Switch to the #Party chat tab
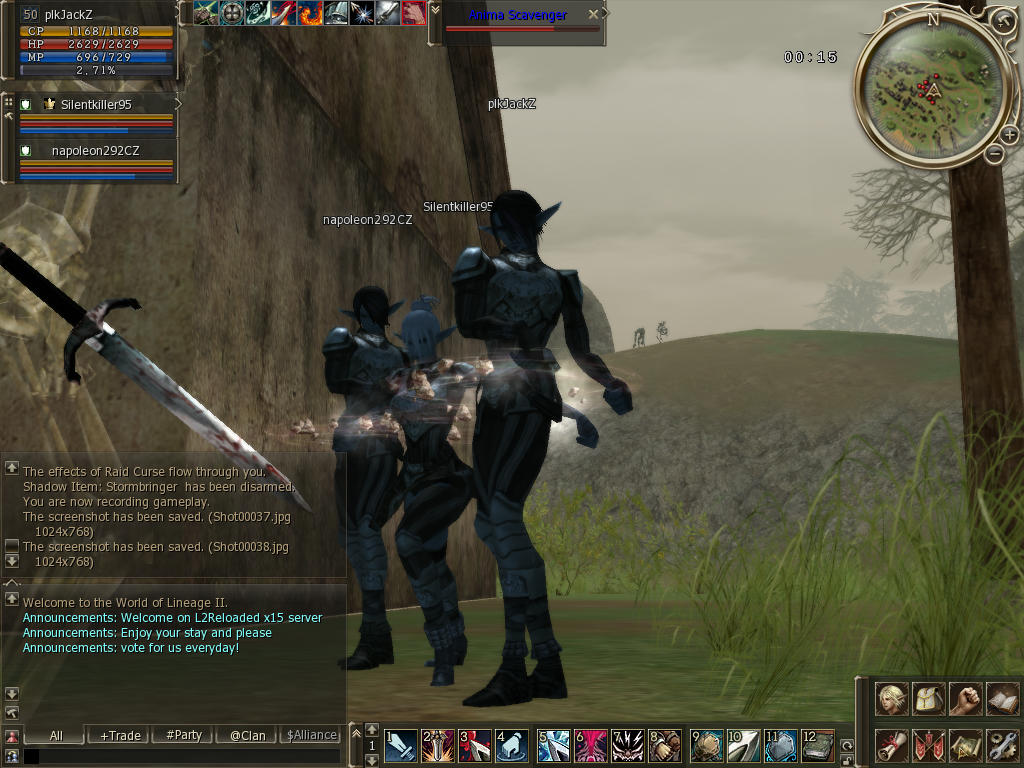The height and width of the screenshot is (768, 1024). (x=184, y=735)
